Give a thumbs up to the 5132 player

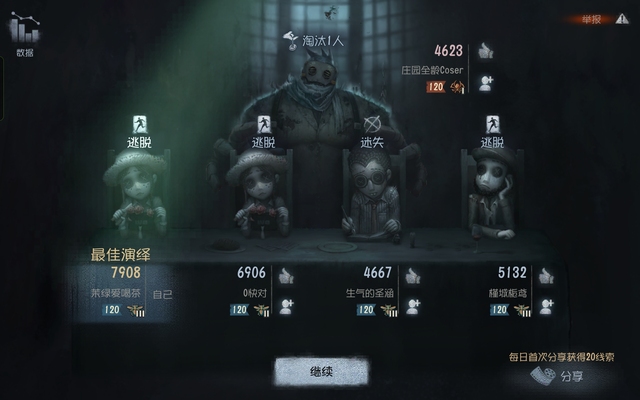tap(545, 275)
